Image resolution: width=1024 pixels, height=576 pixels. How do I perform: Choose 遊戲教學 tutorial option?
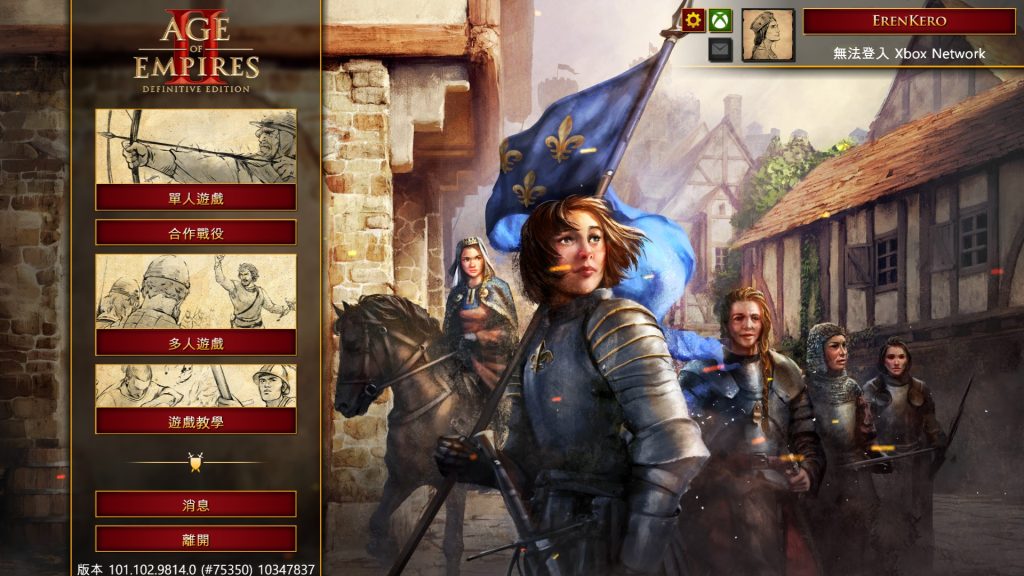[196, 421]
